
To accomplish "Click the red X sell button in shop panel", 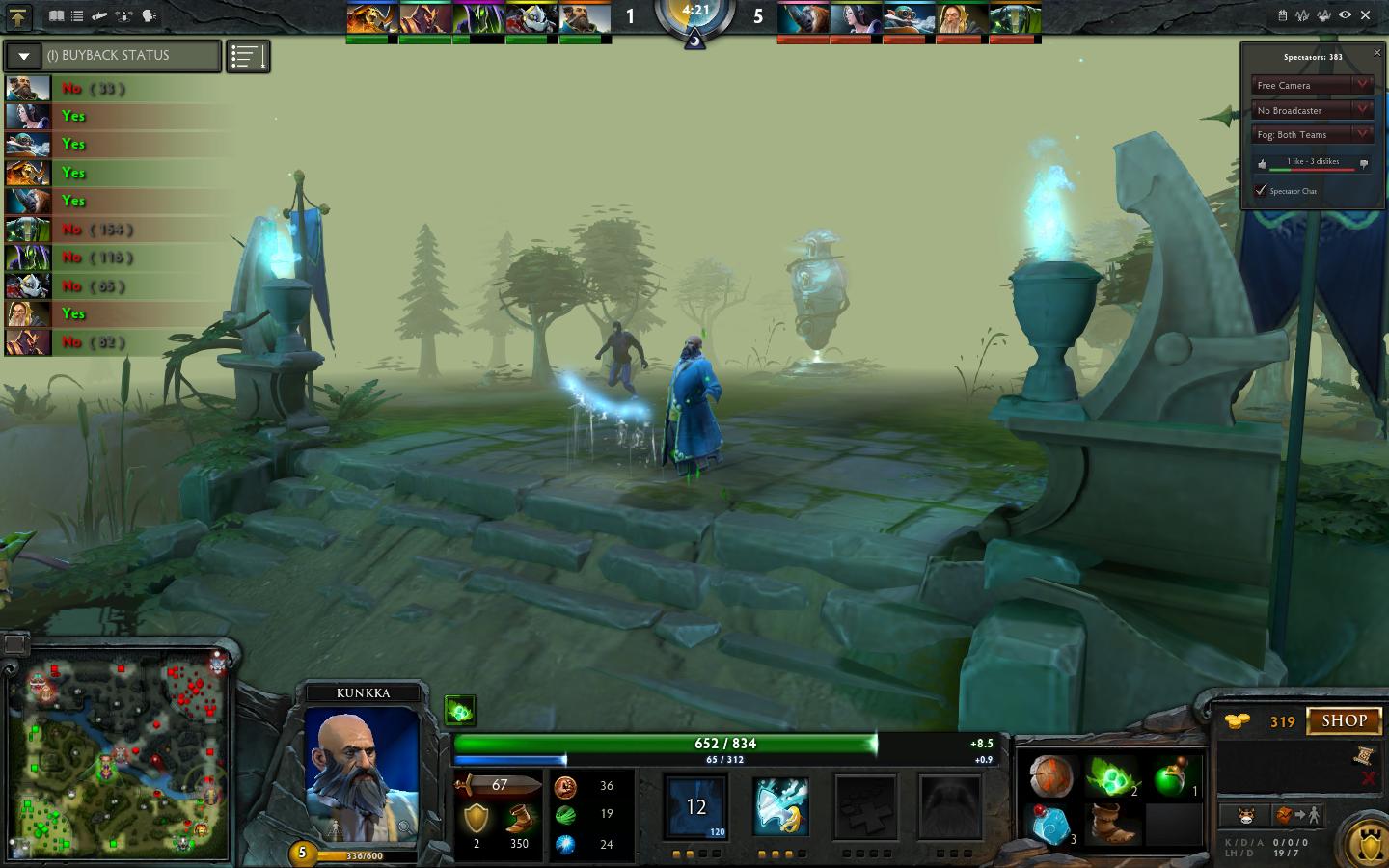I will pos(1369,777).
